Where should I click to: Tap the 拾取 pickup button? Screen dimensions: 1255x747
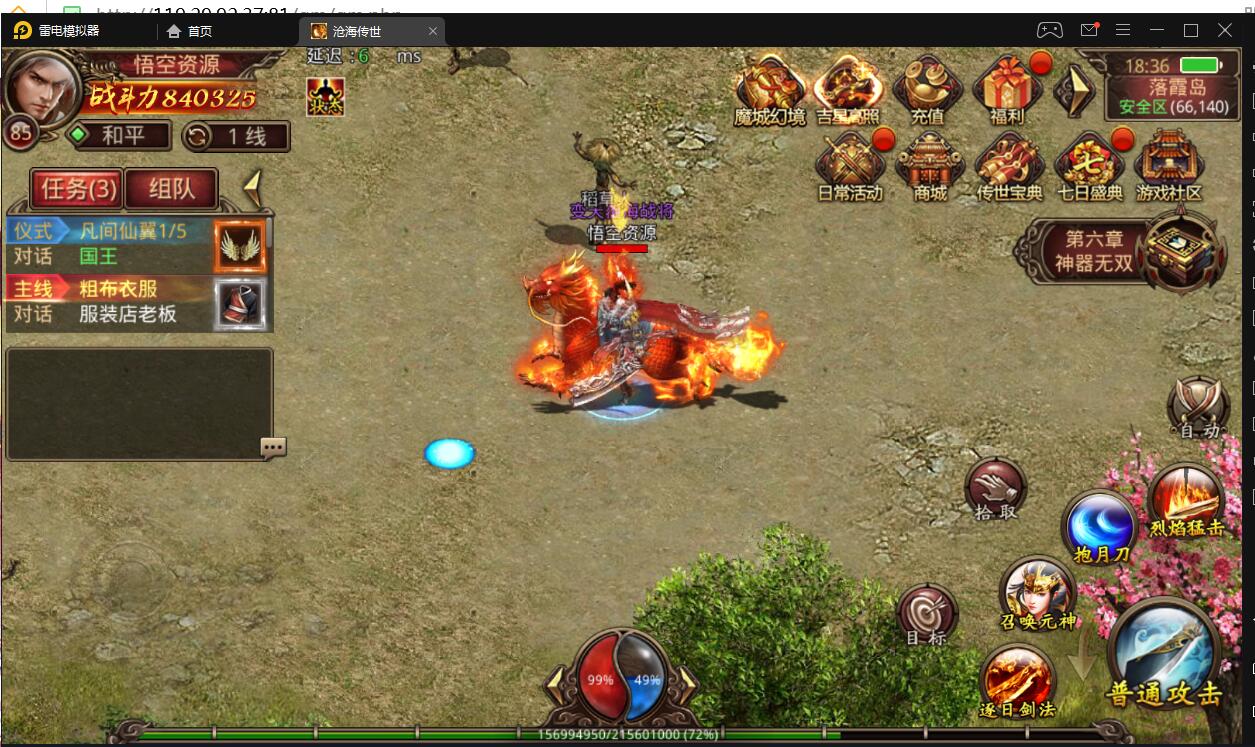[x=995, y=489]
